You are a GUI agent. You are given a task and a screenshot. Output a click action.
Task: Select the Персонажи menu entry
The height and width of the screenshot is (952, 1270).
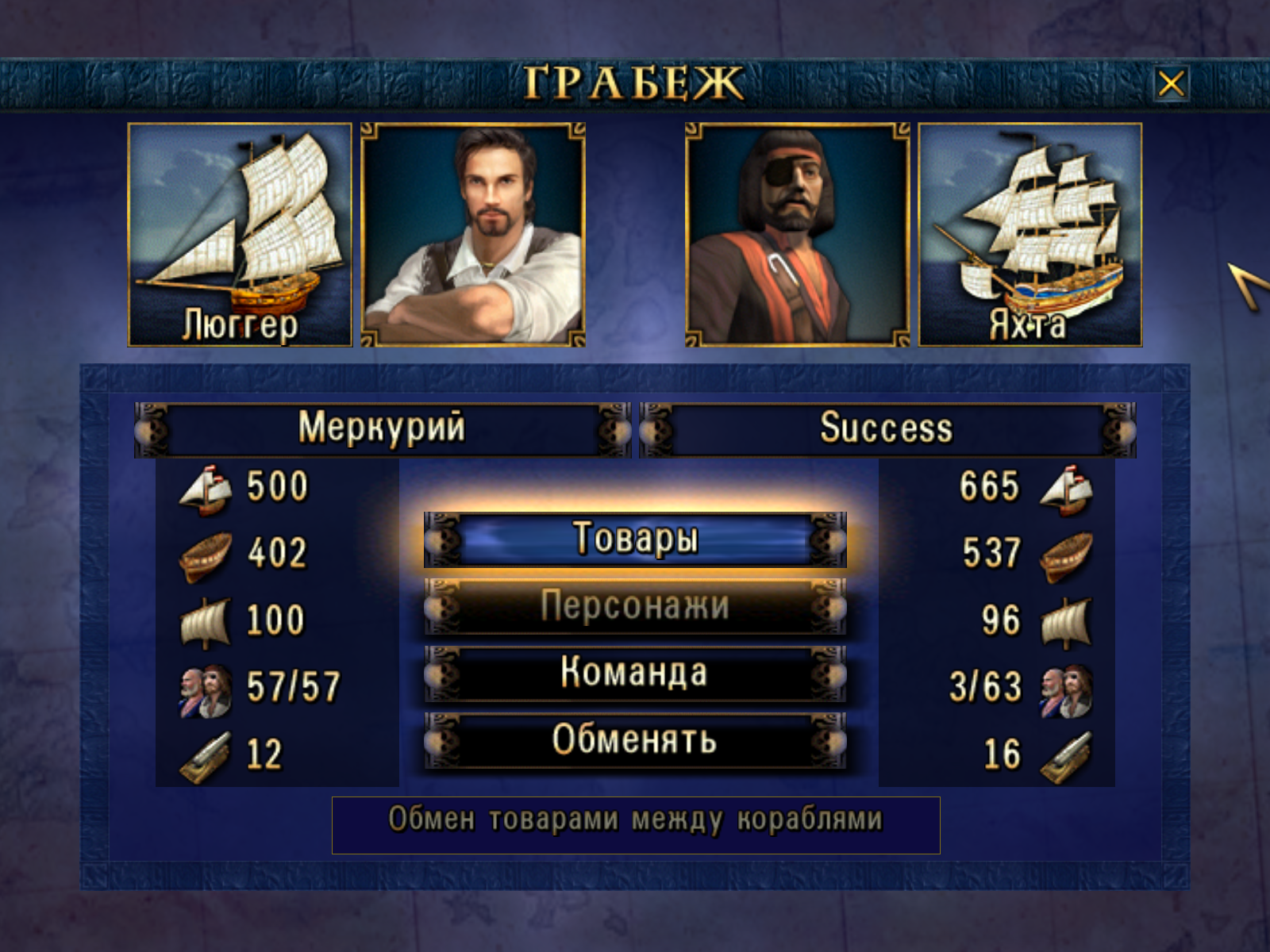(635, 607)
